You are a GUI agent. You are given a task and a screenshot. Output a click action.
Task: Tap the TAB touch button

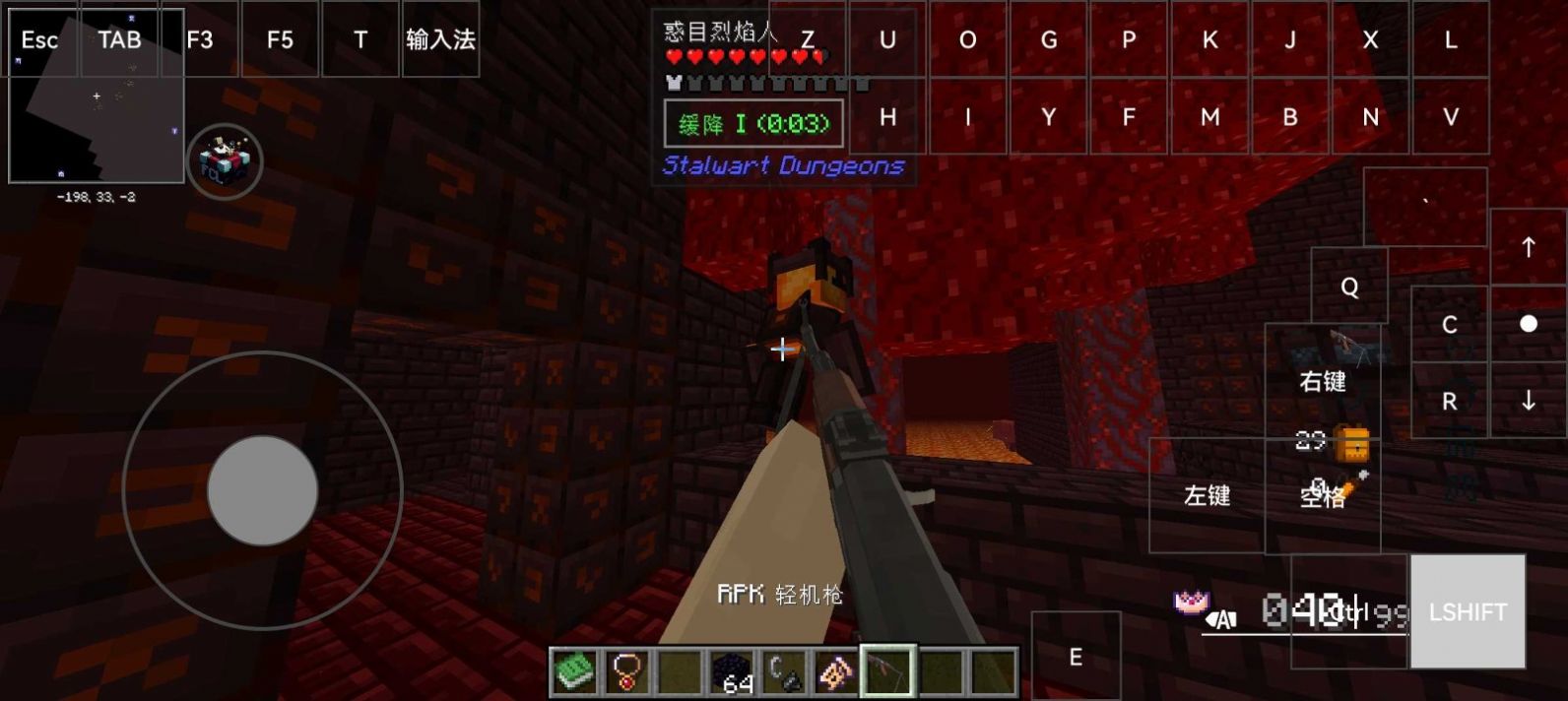pyautogui.click(x=119, y=40)
